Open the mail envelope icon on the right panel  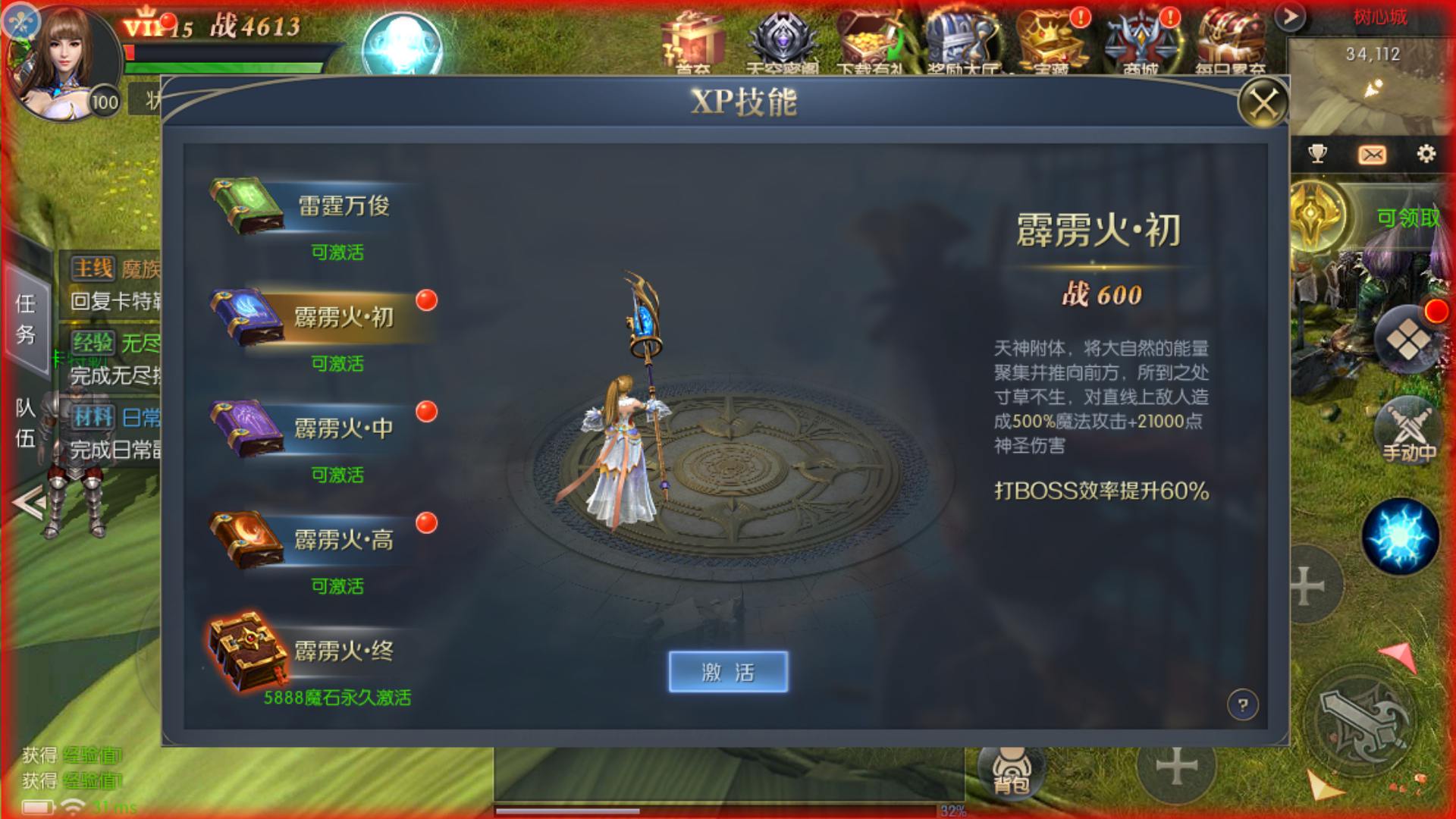pos(1373,154)
